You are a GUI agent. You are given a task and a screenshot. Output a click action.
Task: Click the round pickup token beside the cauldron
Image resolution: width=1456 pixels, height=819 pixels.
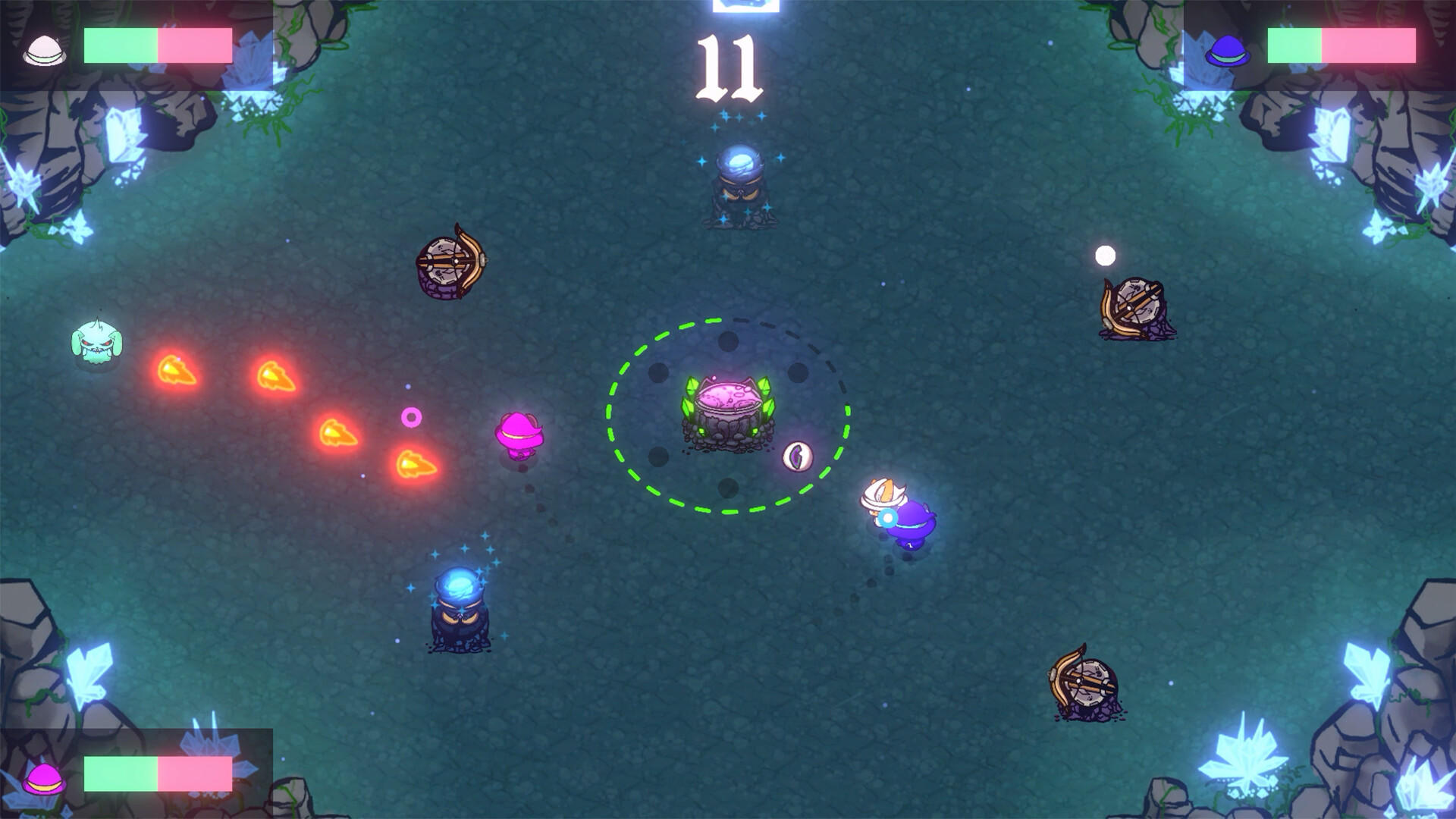[797, 456]
